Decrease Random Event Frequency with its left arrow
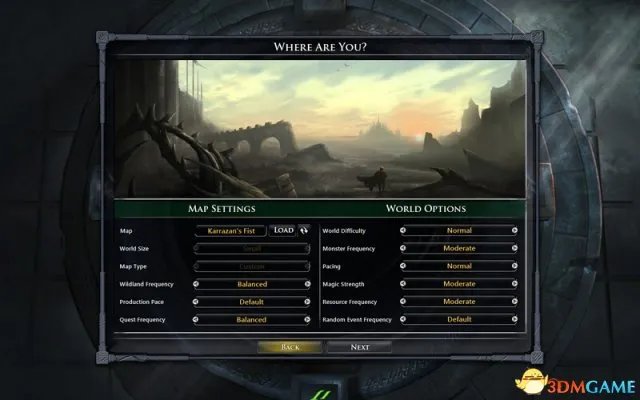Screen dimensions: 640x400 click(403, 320)
